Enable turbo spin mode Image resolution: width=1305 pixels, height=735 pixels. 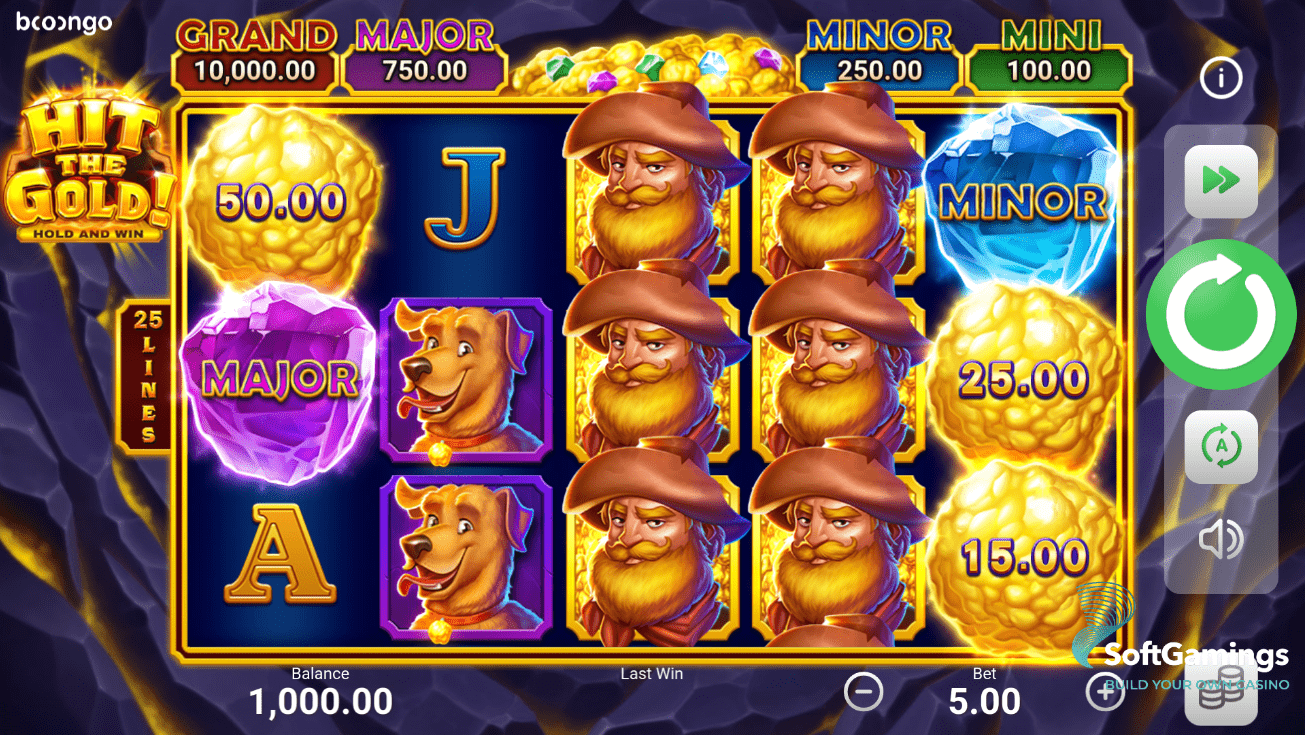coord(1220,182)
